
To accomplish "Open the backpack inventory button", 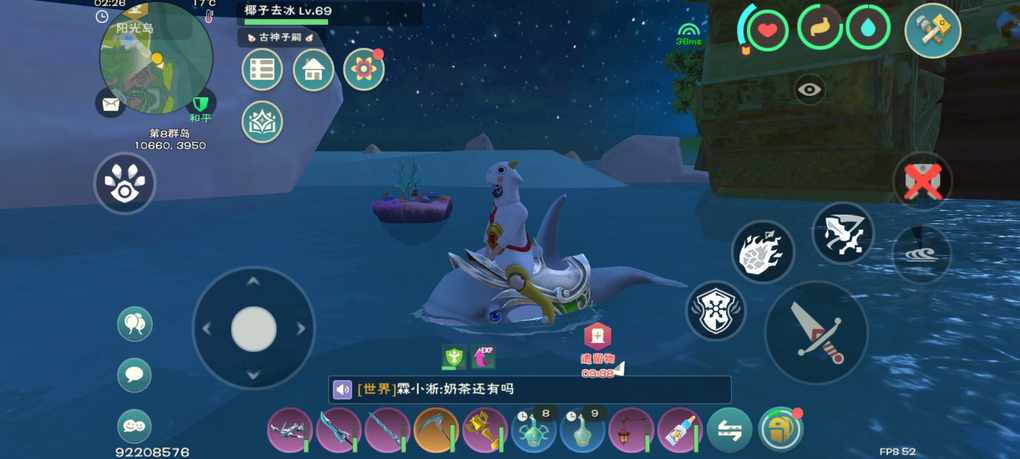I will (780, 430).
